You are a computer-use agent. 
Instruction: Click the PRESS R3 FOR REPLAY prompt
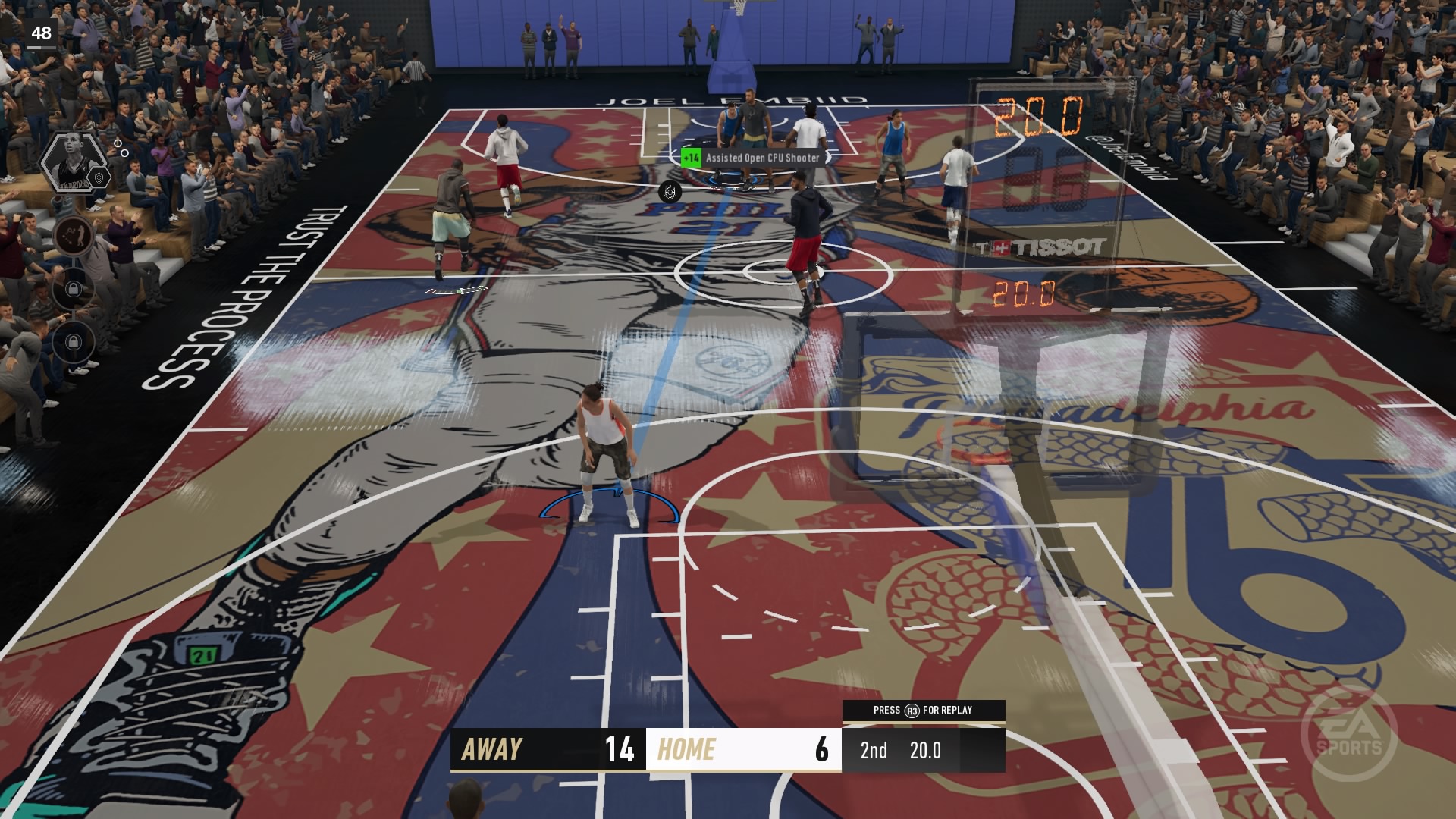click(923, 711)
